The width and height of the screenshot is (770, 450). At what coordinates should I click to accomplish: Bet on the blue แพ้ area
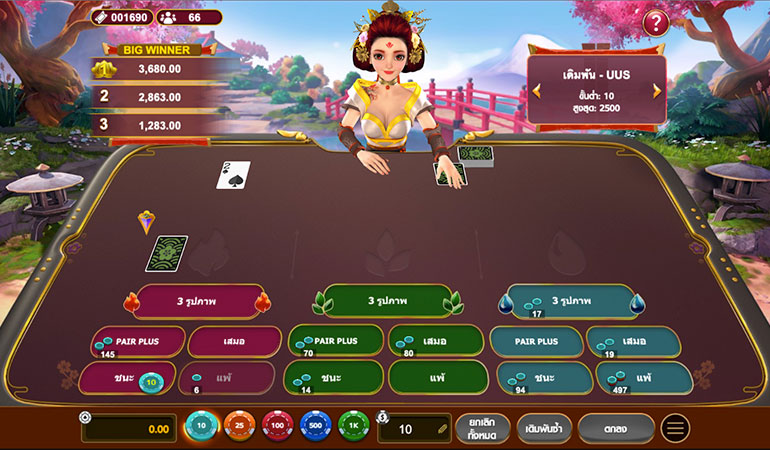[643, 377]
